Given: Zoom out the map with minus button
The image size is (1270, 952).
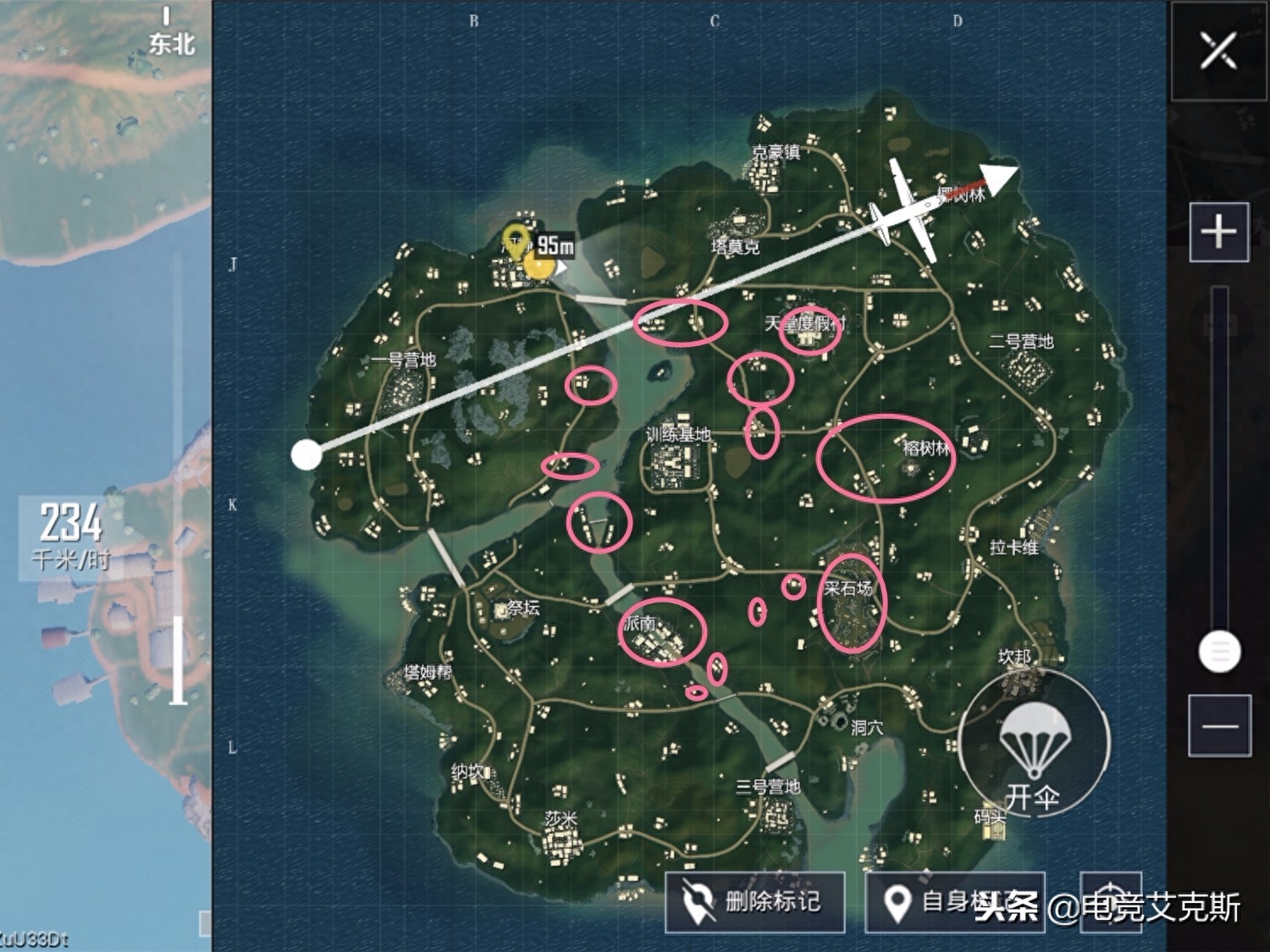Looking at the screenshot, I should pyautogui.click(x=1218, y=725).
